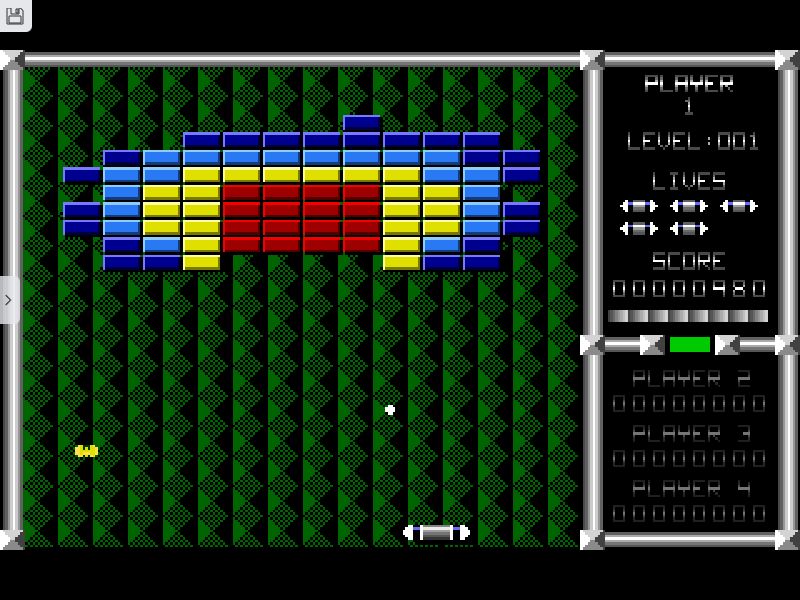Screen dimensions: 800x600
Task: Click the floppy disk save icon
Action: click(14, 14)
